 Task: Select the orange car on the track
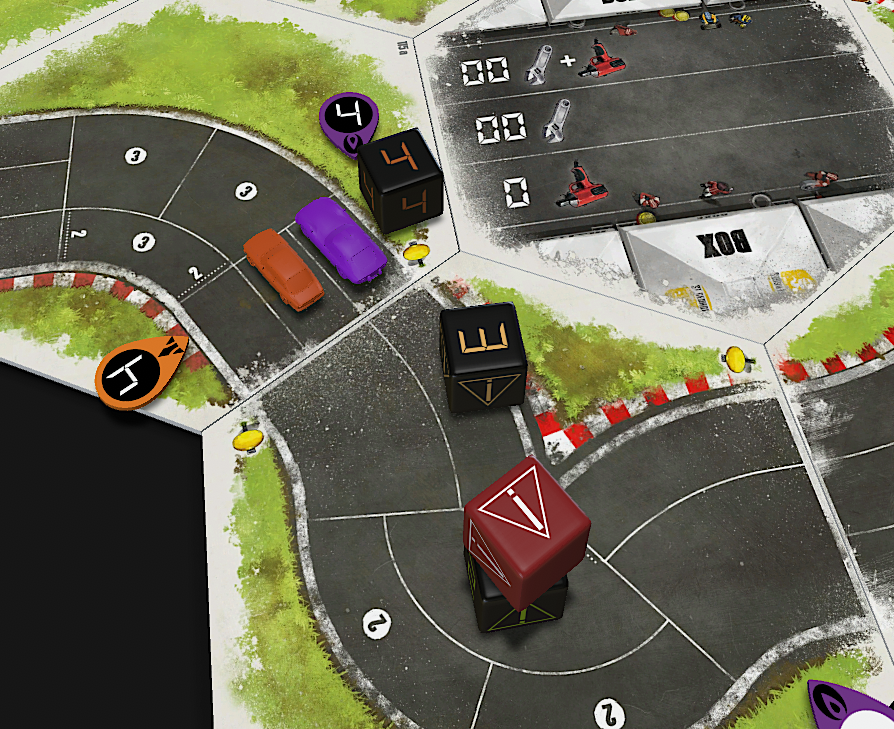point(283,267)
